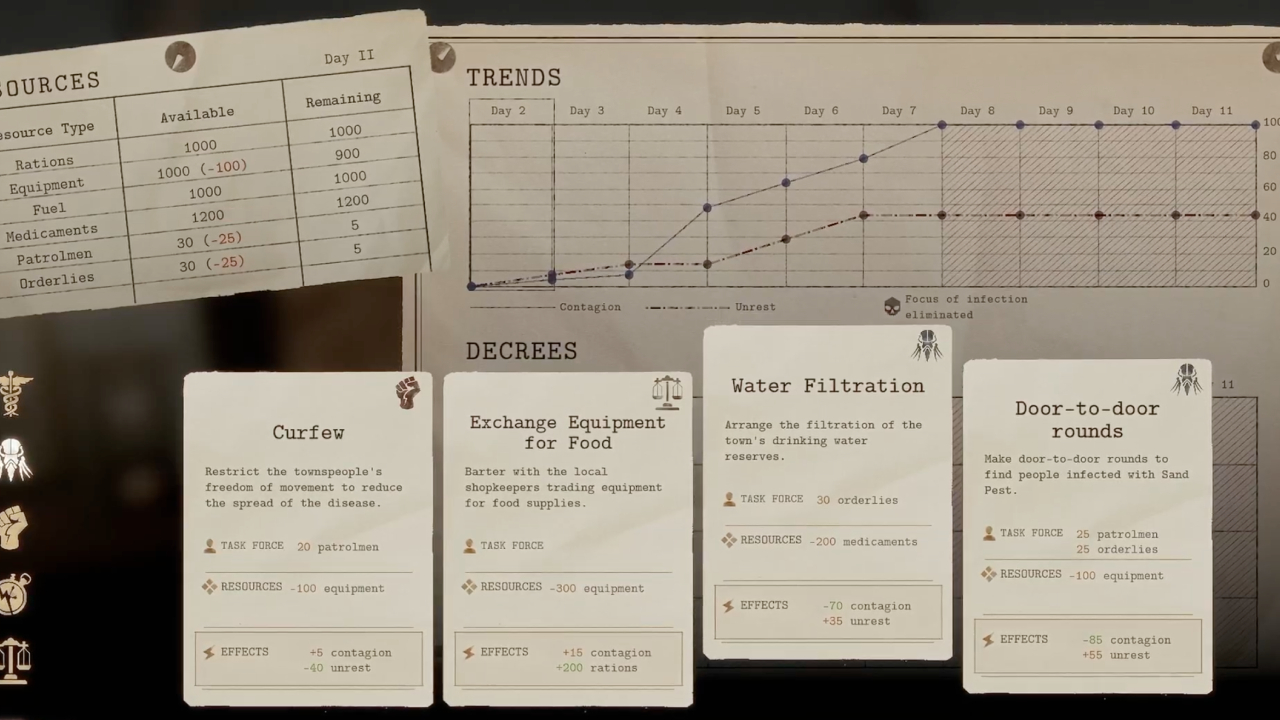Select the Door-to-door rounds decree card
Viewport: 1280px width, 720px height.
pyautogui.click(x=1087, y=520)
